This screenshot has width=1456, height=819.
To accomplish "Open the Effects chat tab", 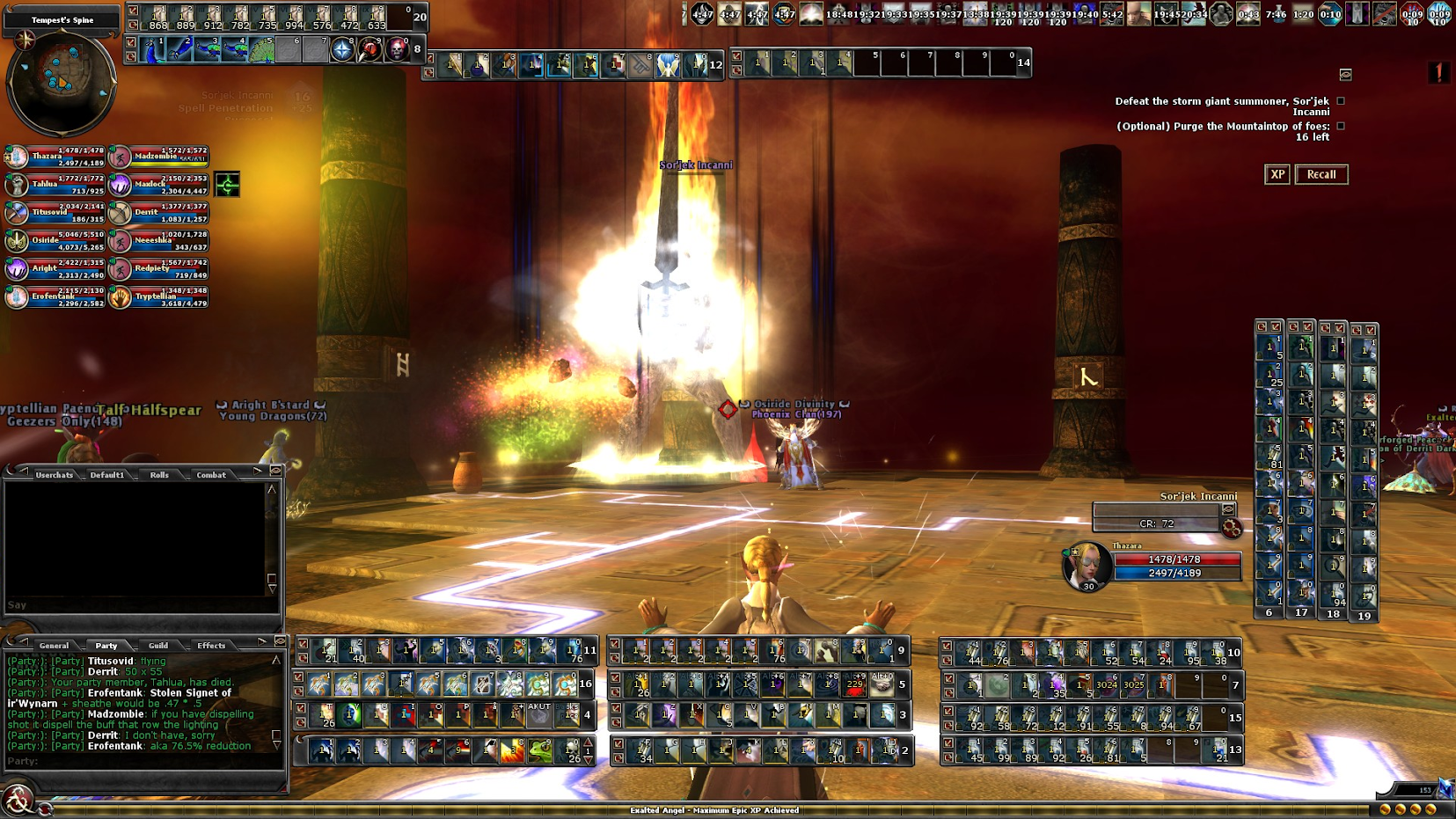I will pyautogui.click(x=211, y=646).
